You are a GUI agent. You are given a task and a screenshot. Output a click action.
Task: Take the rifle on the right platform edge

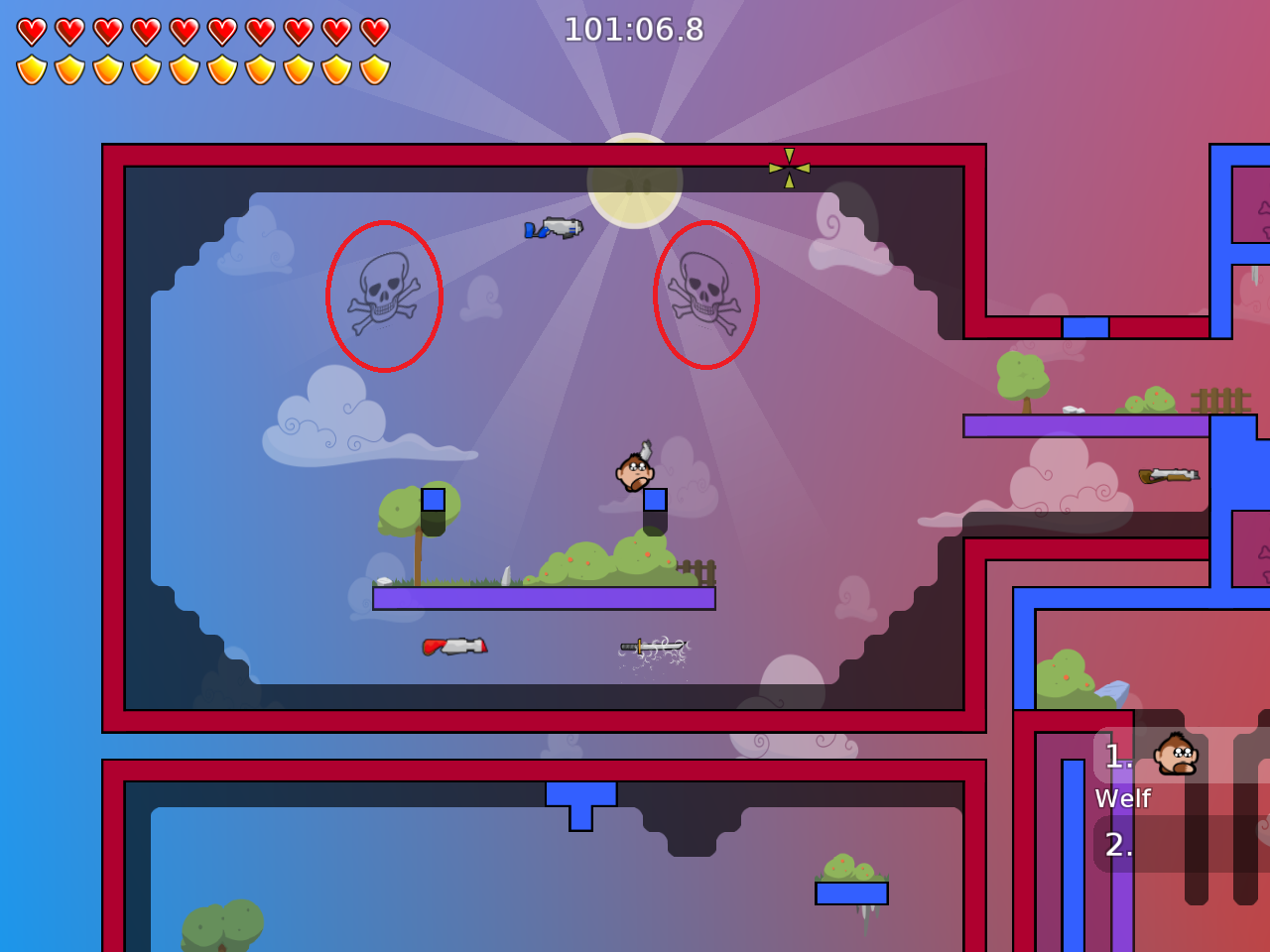coord(1171,473)
